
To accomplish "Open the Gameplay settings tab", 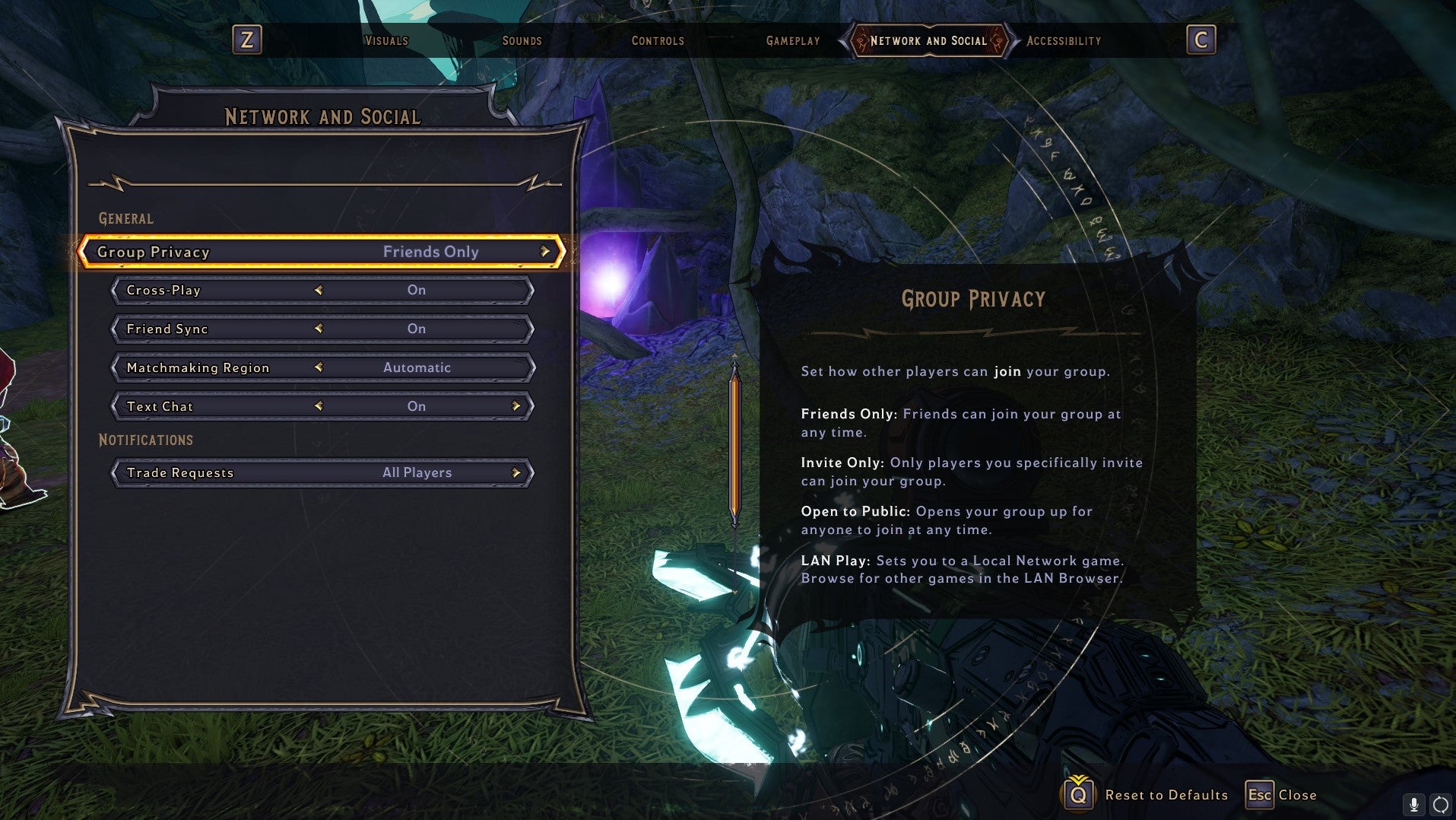I will (x=792, y=40).
